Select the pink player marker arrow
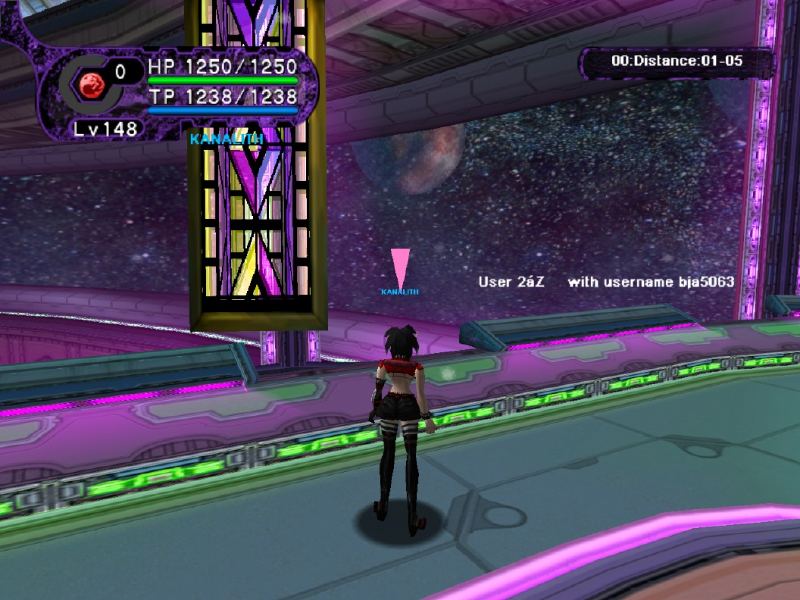800x600 pixels. [x=400, y=267]
